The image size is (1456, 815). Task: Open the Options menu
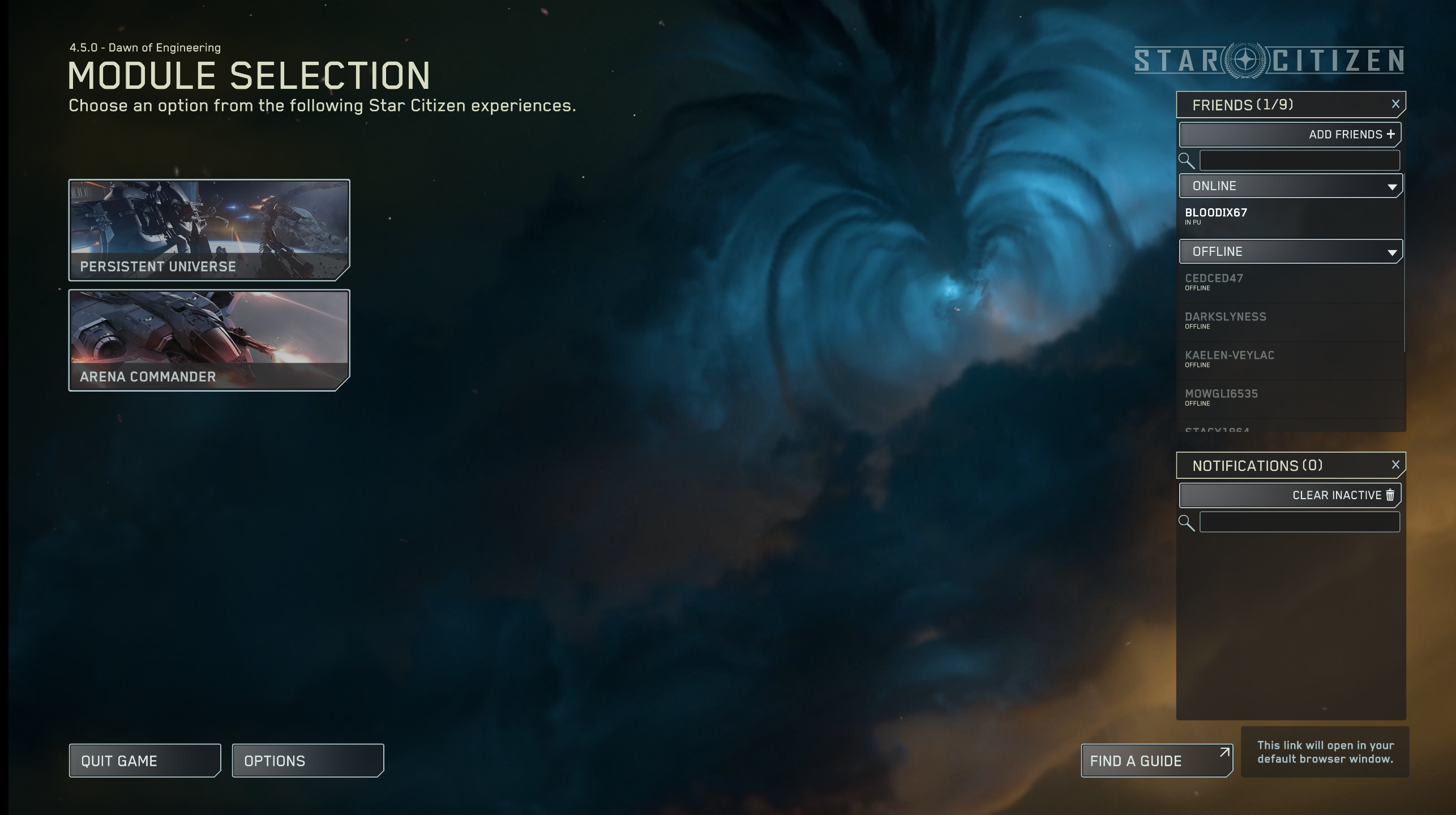coord(307,761)
